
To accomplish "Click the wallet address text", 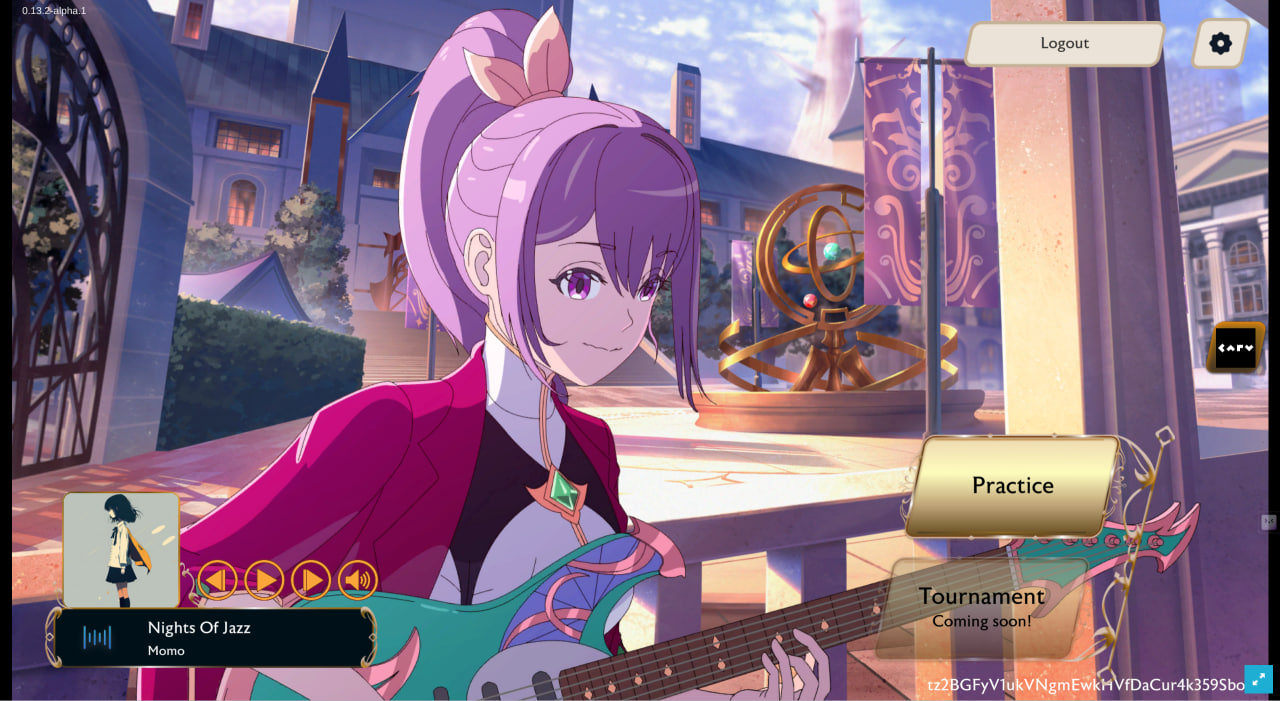I will coord(1085,685).
